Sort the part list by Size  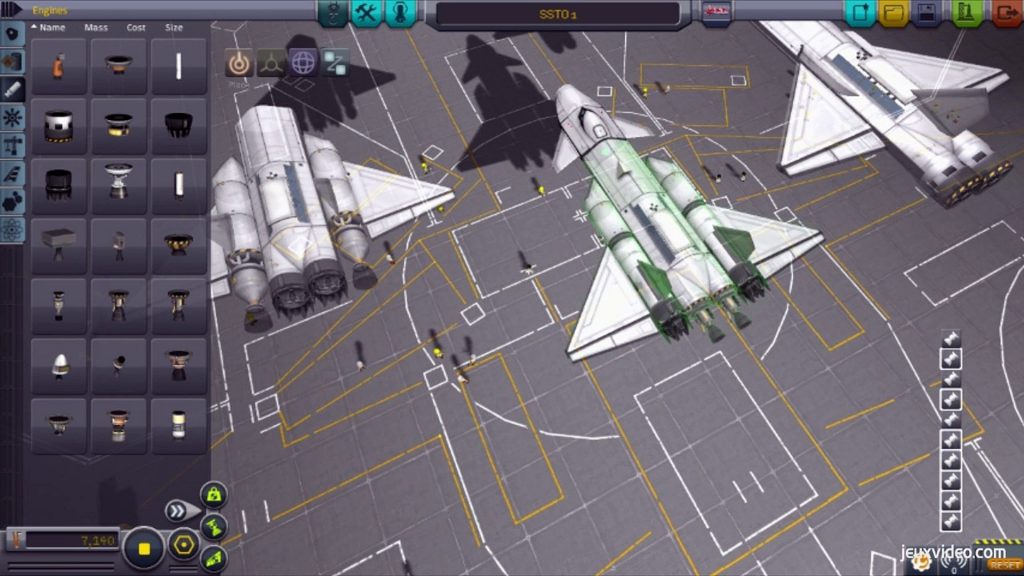tap(173, 28)
